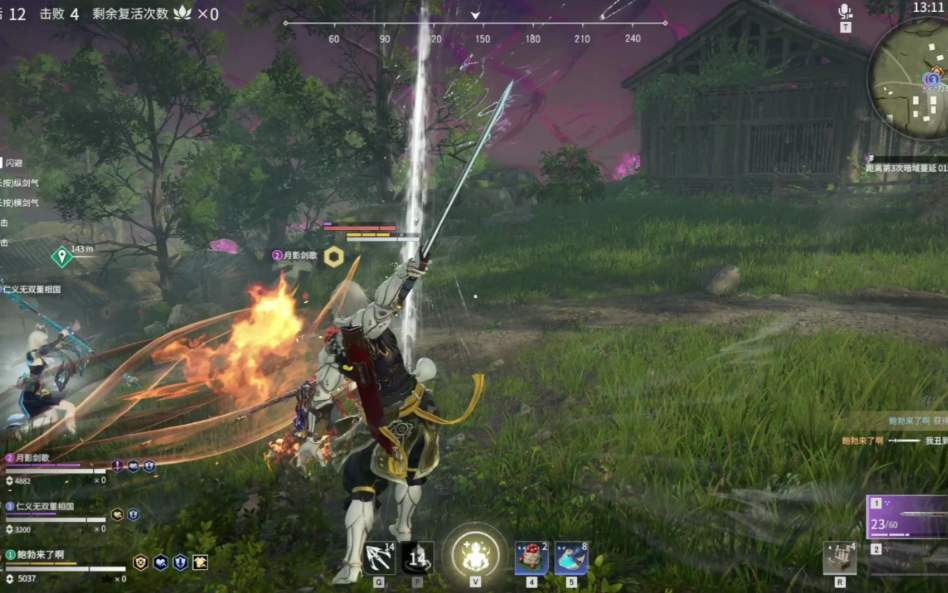Use the red berry pouch consumable
Image resolution: width=948 pixels, height=593 pixels.
[x=531, y=558]
